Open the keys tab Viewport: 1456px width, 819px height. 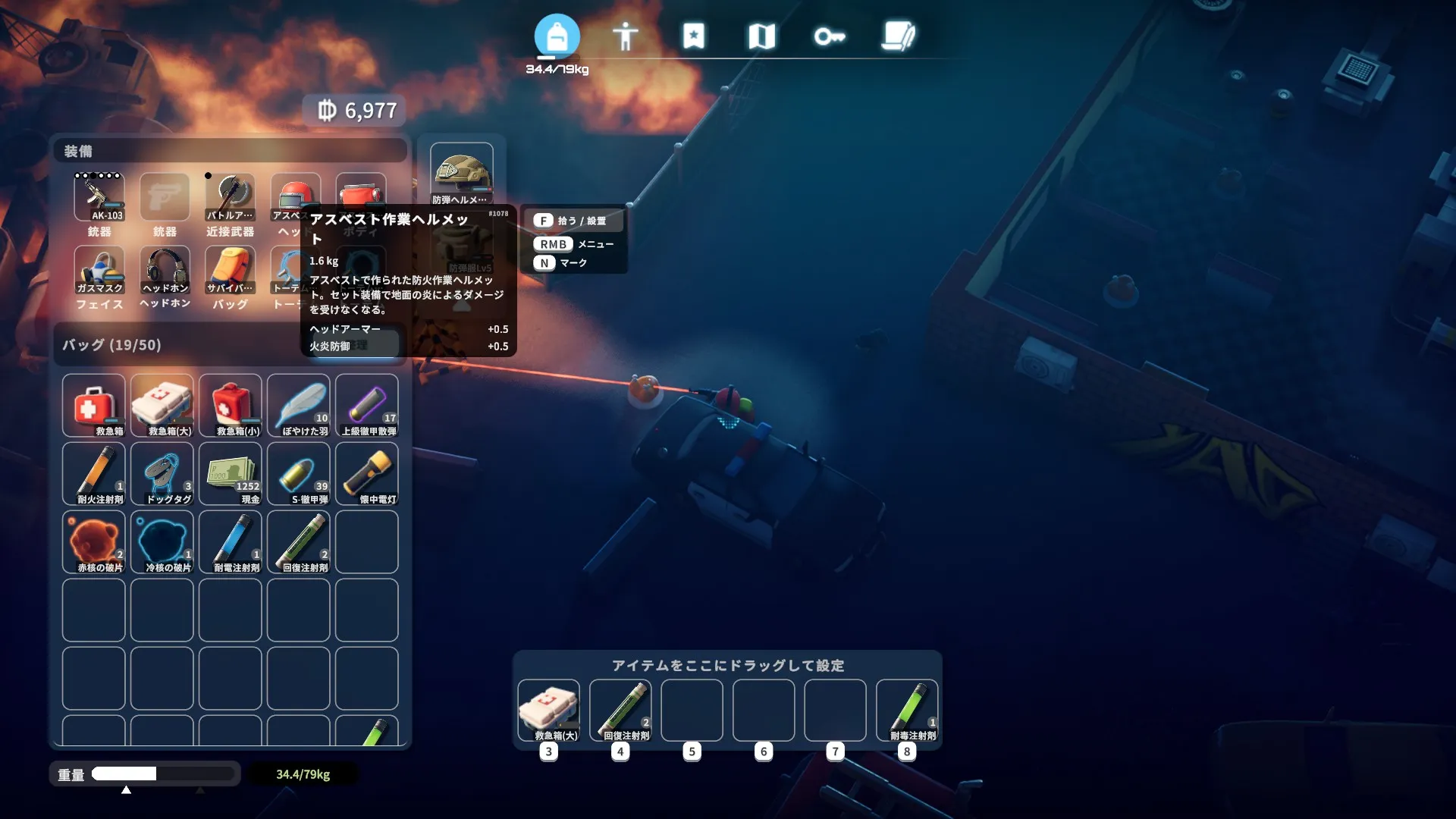[829, 36]
